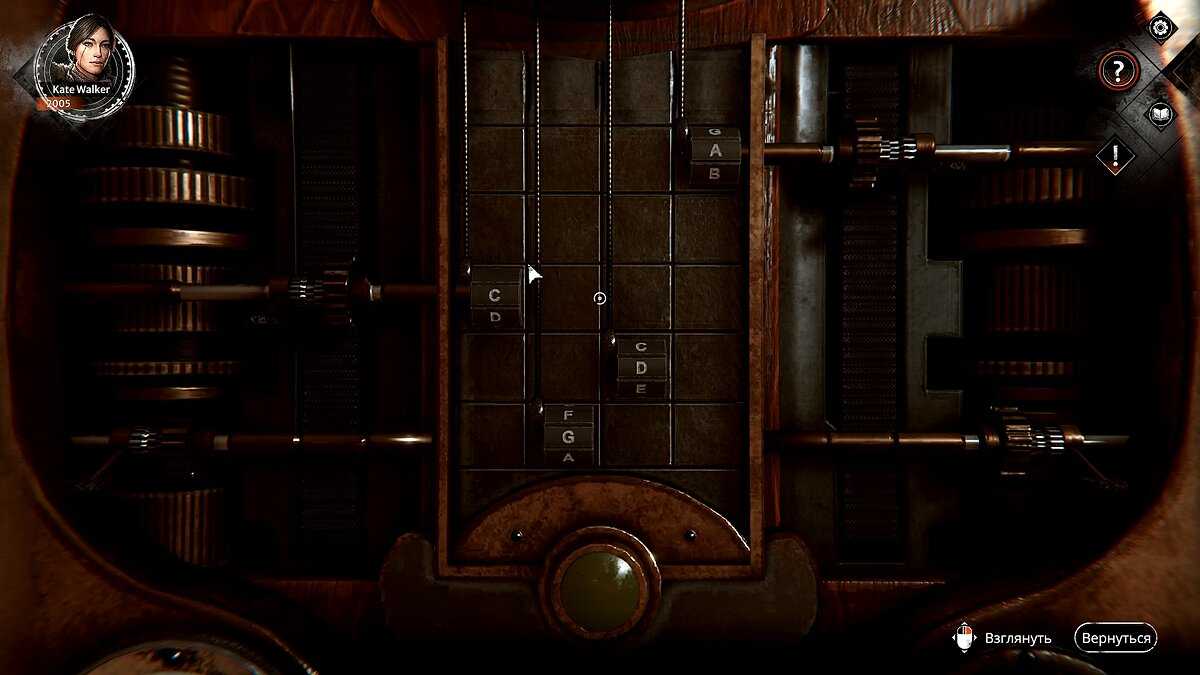Screen dimensions: 1200x675
Task: Show objectives via the exclamation mark icon
Action: [x=1117, y=155]
